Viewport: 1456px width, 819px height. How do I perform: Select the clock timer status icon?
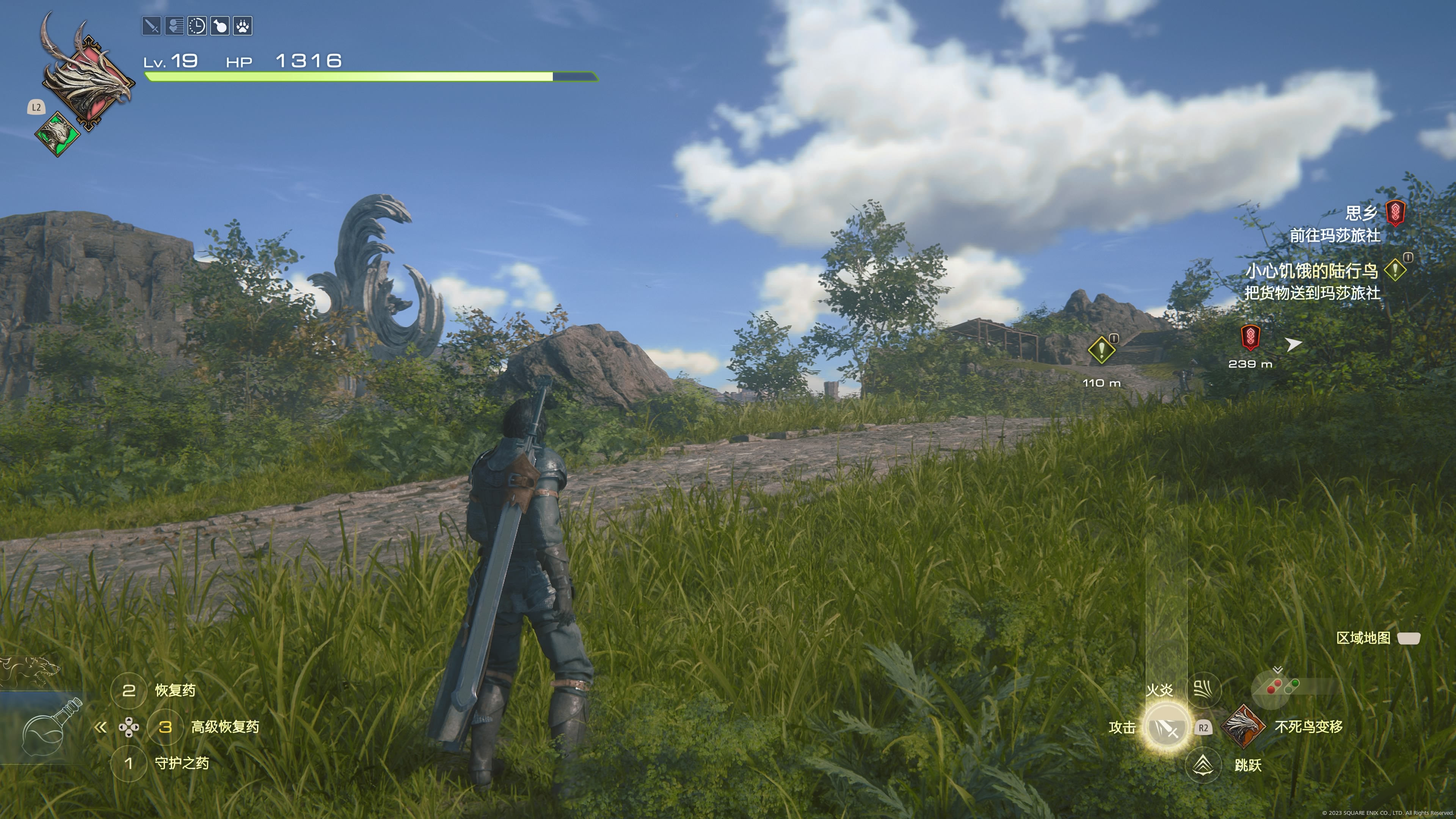point(197,26)
